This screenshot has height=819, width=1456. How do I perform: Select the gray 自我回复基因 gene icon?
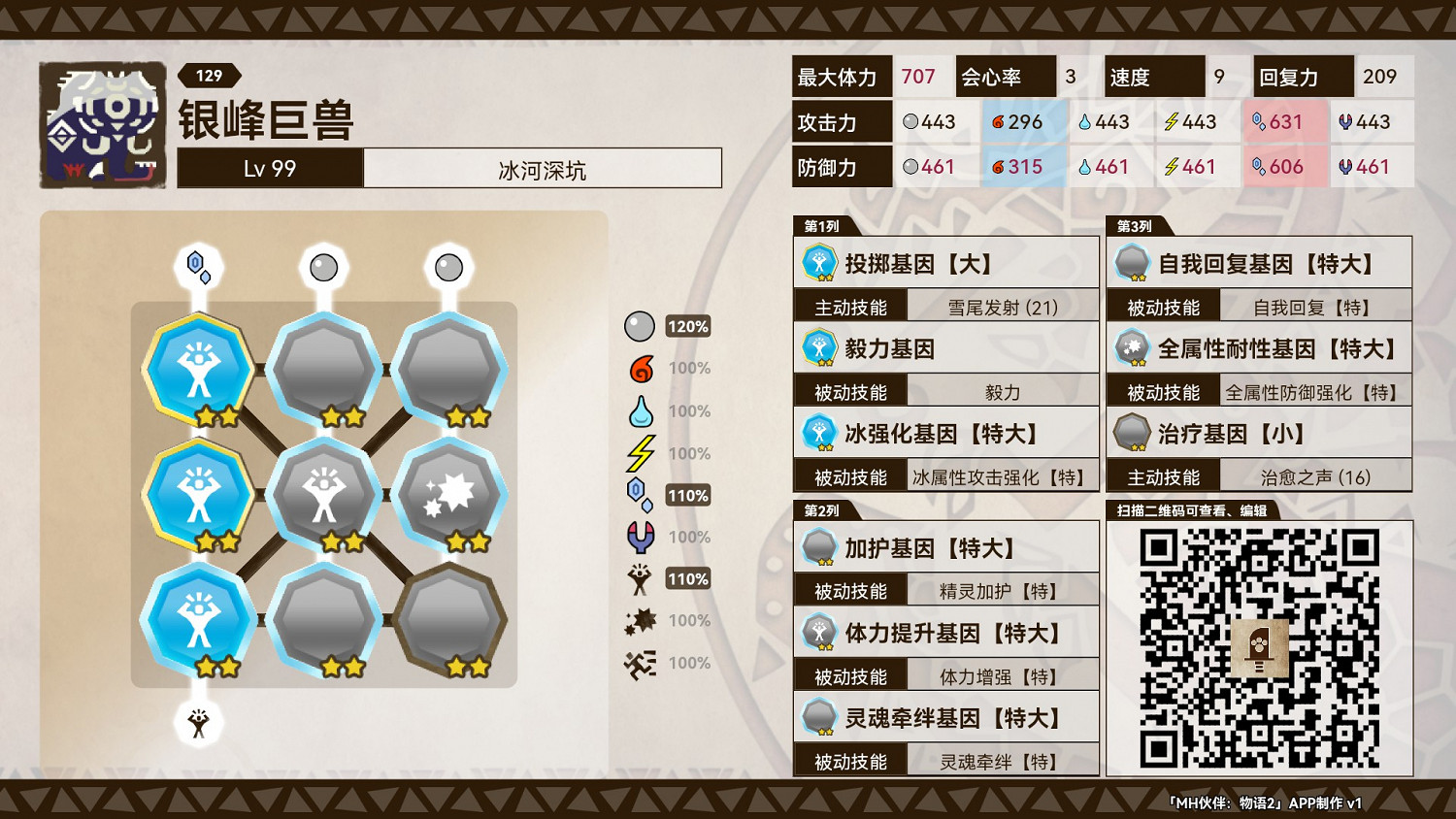pyautogui.click(x=1131, y=263)
